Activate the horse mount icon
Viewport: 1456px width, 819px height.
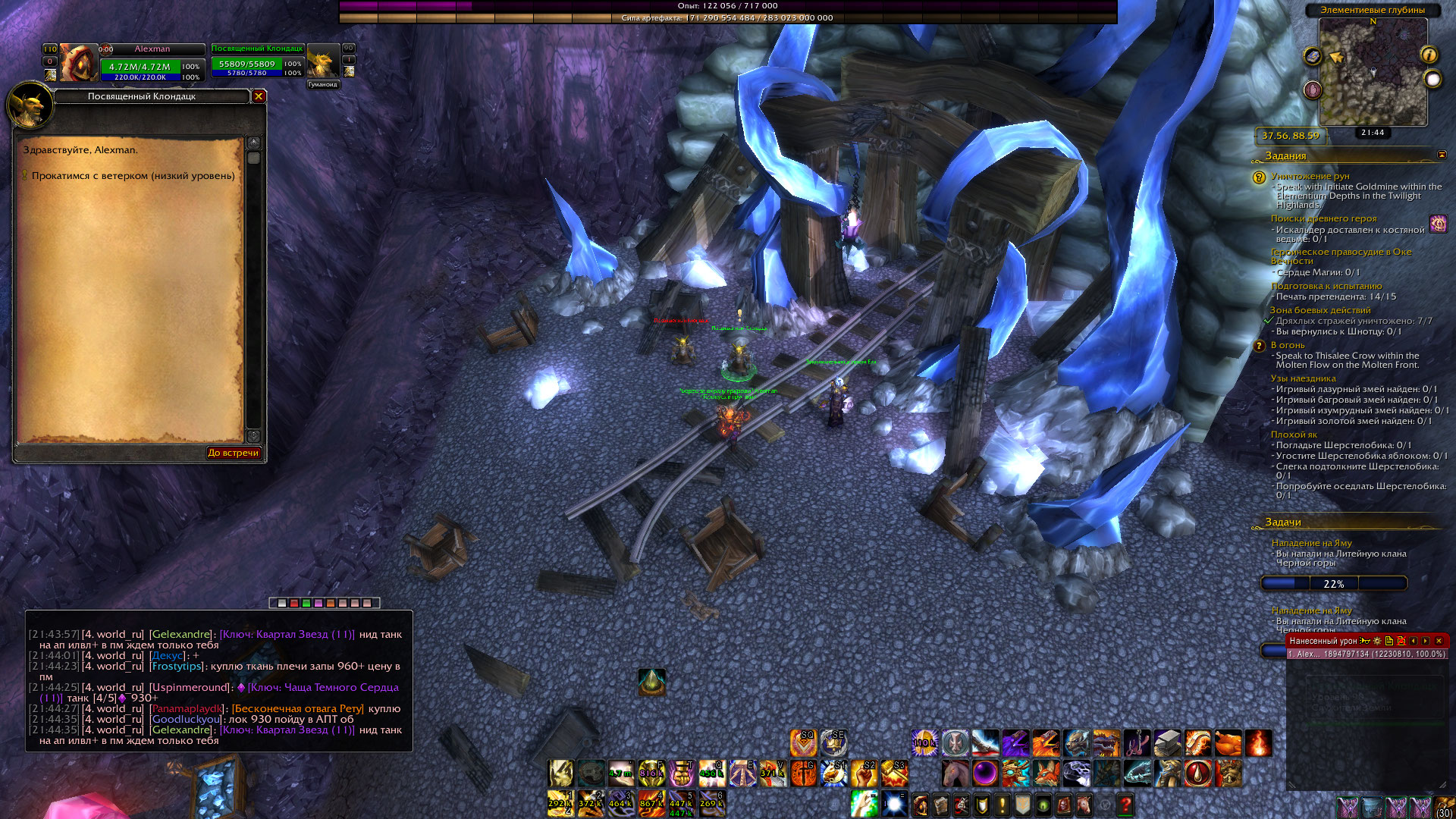pyautogui.click(x=955, y=773)
